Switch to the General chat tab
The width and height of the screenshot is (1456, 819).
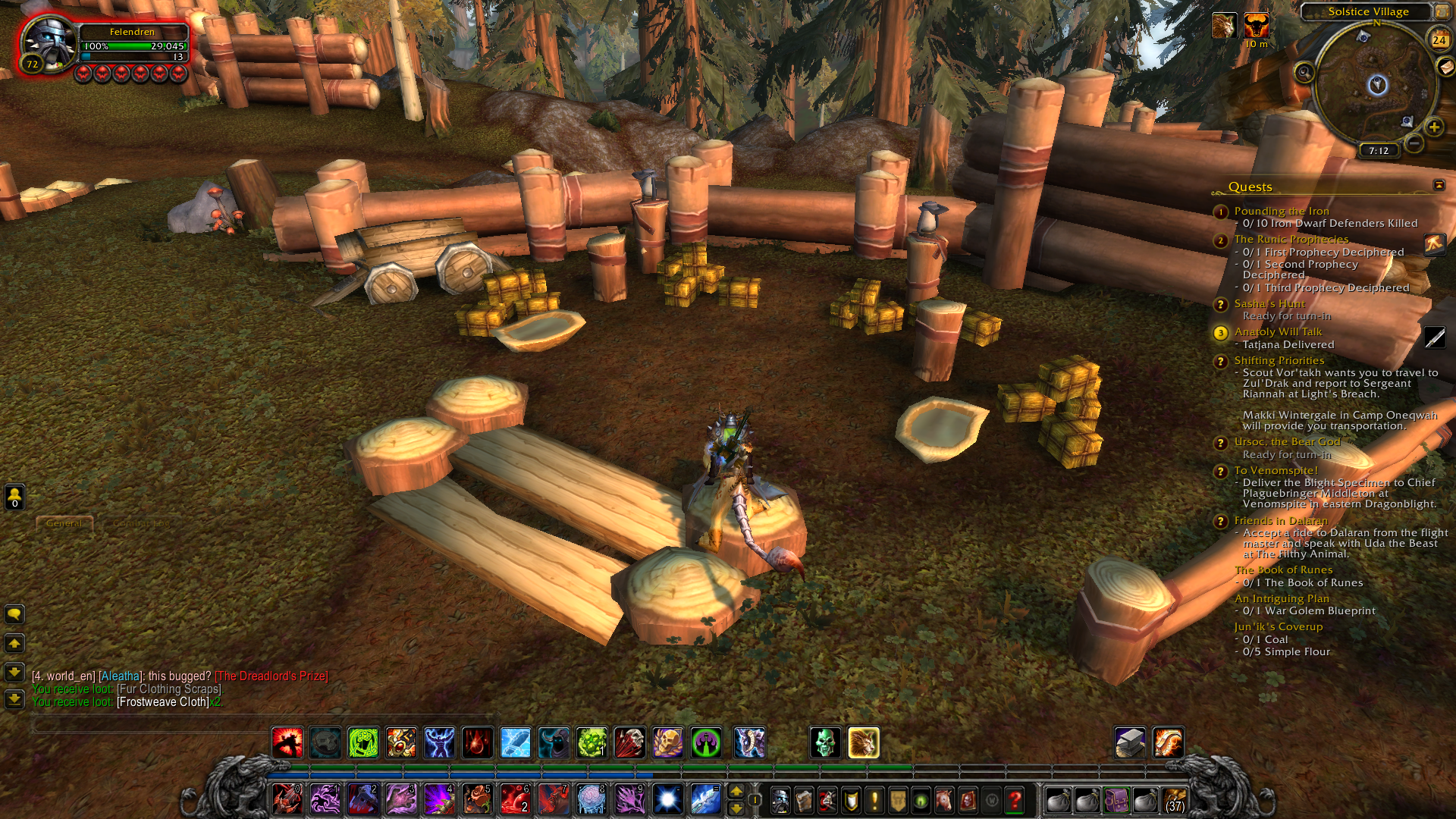[x=64, y=523]
